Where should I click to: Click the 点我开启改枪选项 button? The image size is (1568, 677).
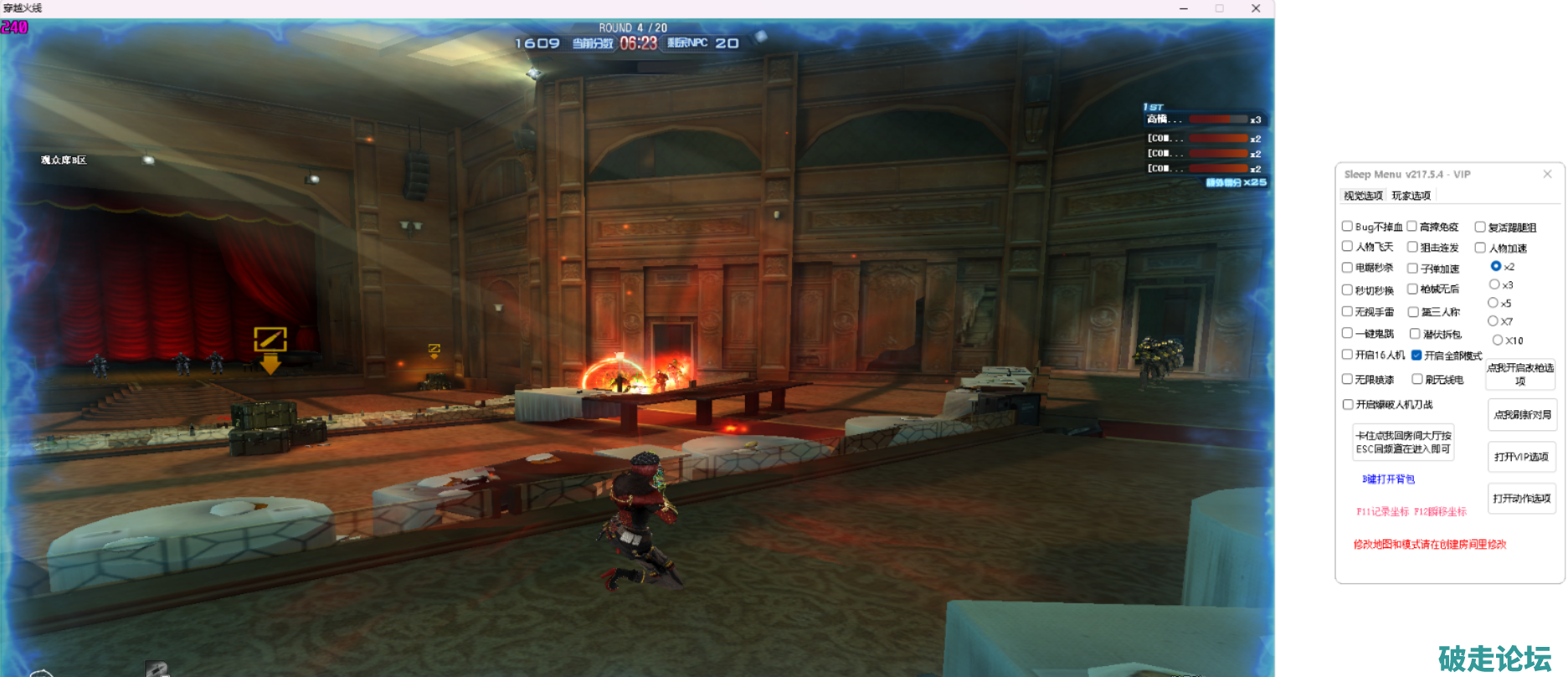pos(1520,374)
